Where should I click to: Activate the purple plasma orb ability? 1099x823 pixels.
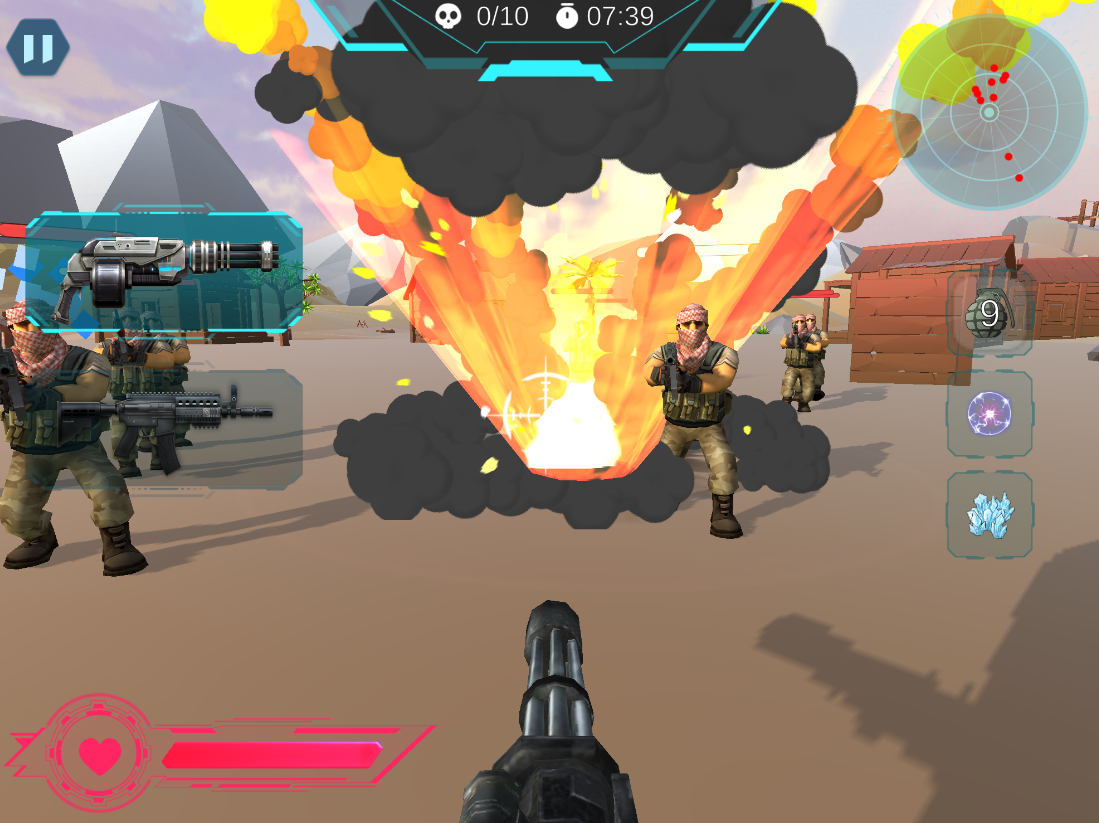tap(989, 414)
